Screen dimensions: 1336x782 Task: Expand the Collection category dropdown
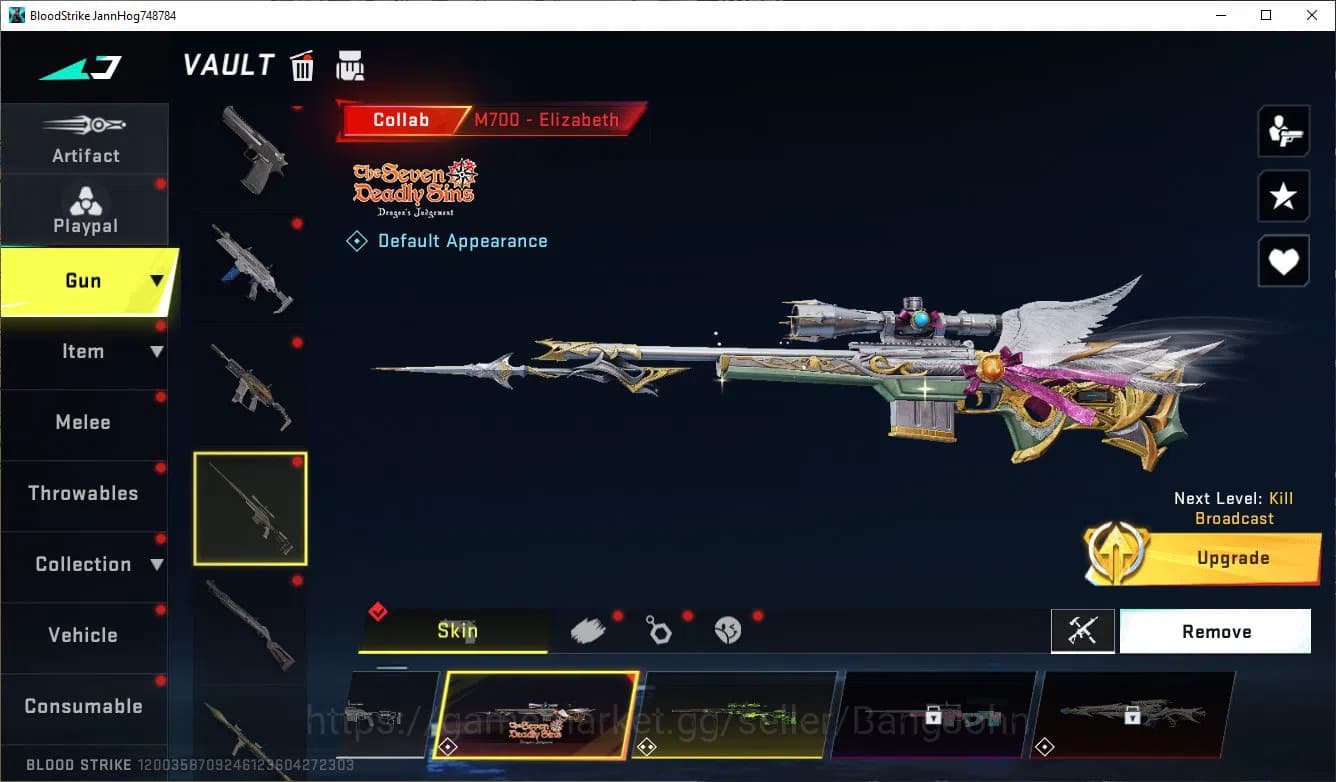(x=158, y=564)
